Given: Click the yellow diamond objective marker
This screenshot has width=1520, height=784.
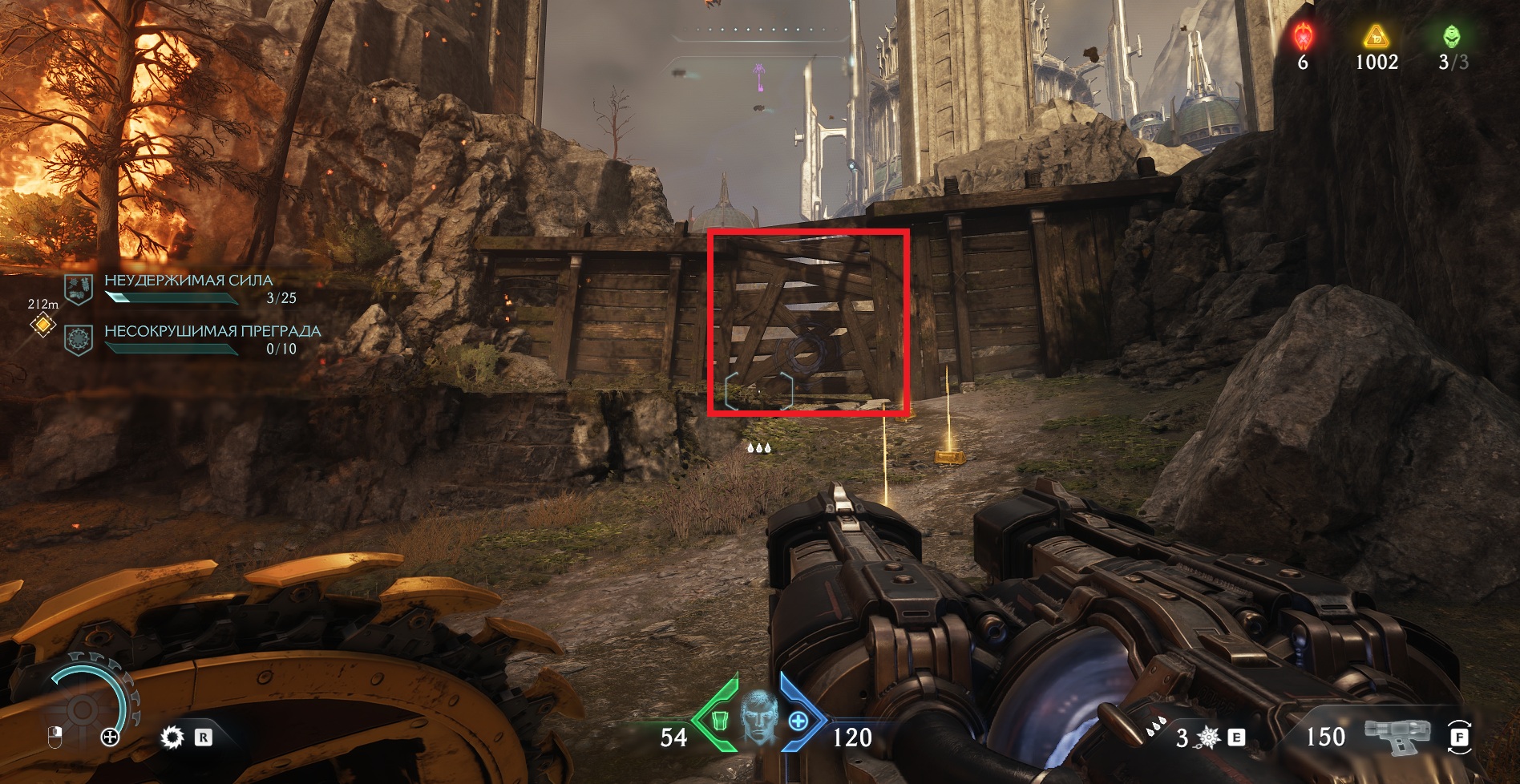Looking at the screenshot, I should point(42,325).
